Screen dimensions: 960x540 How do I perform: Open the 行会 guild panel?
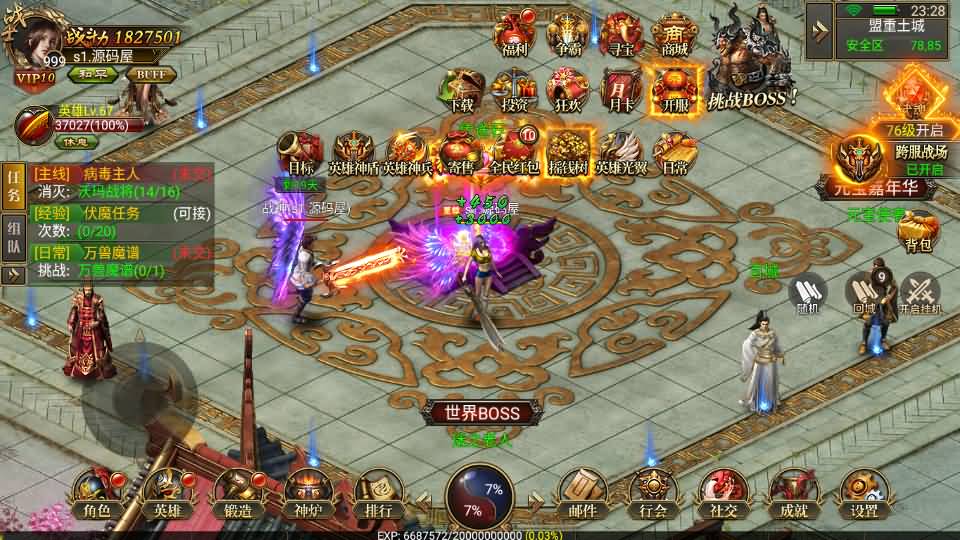pos(651,494)
